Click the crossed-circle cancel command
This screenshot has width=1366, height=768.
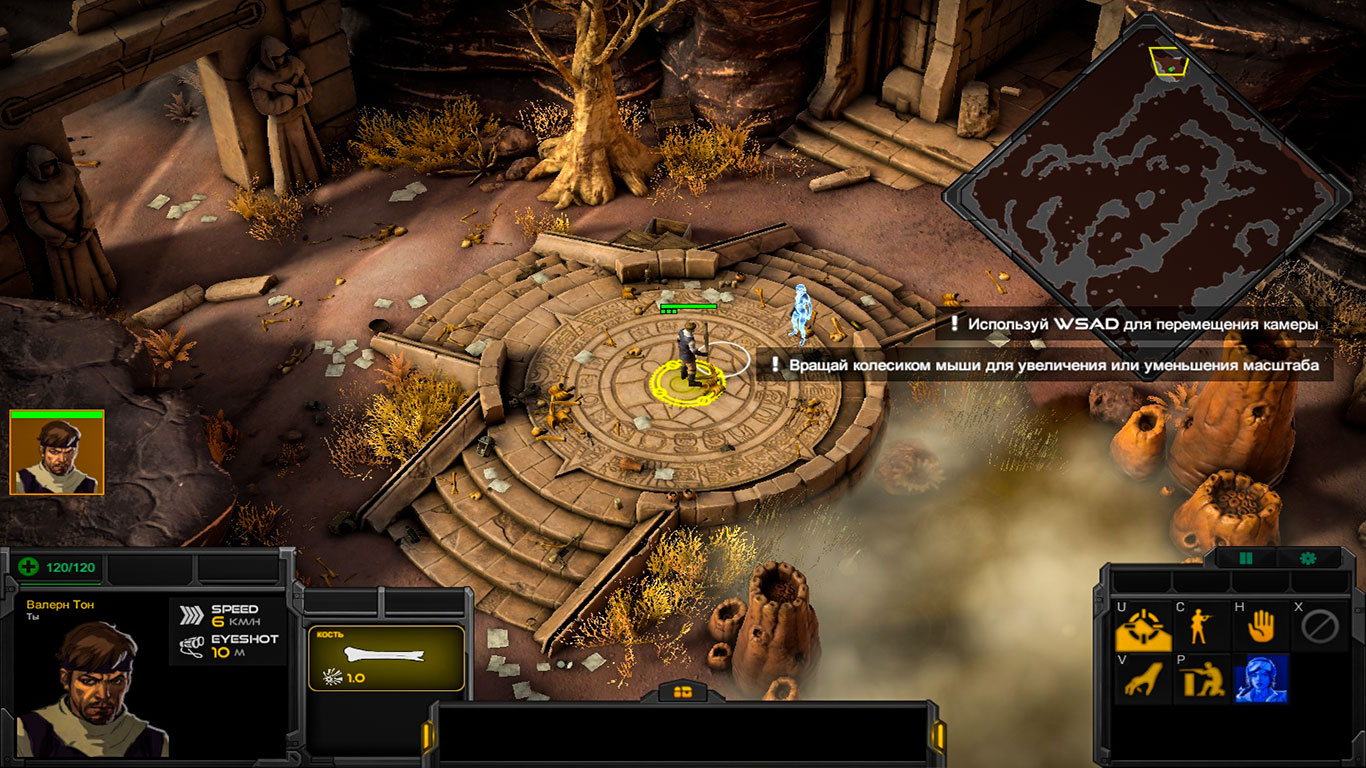pos(1319,628)
